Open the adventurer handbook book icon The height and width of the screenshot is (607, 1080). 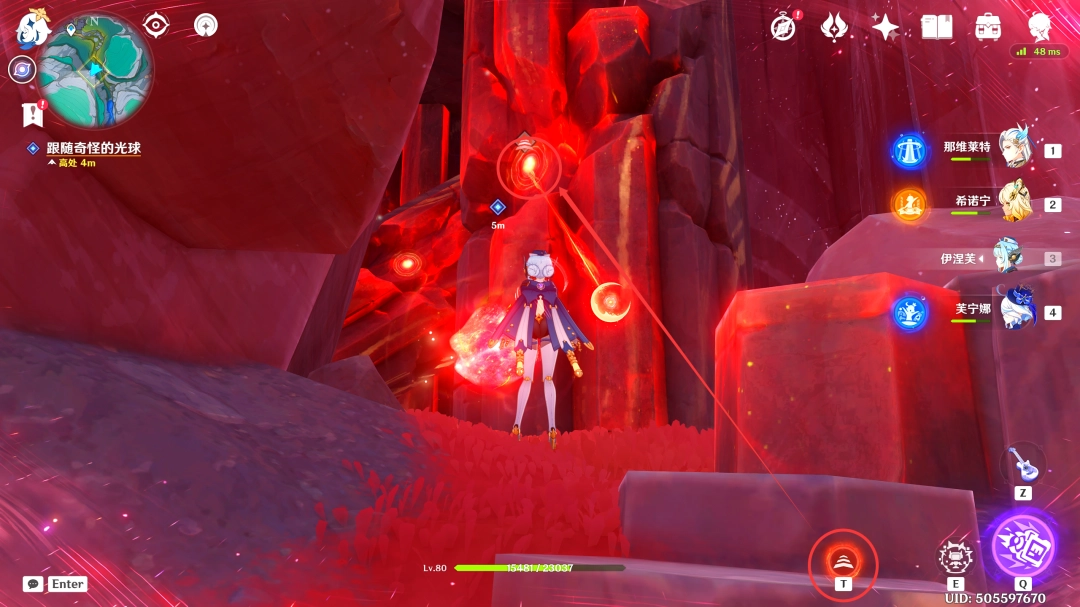937,27
